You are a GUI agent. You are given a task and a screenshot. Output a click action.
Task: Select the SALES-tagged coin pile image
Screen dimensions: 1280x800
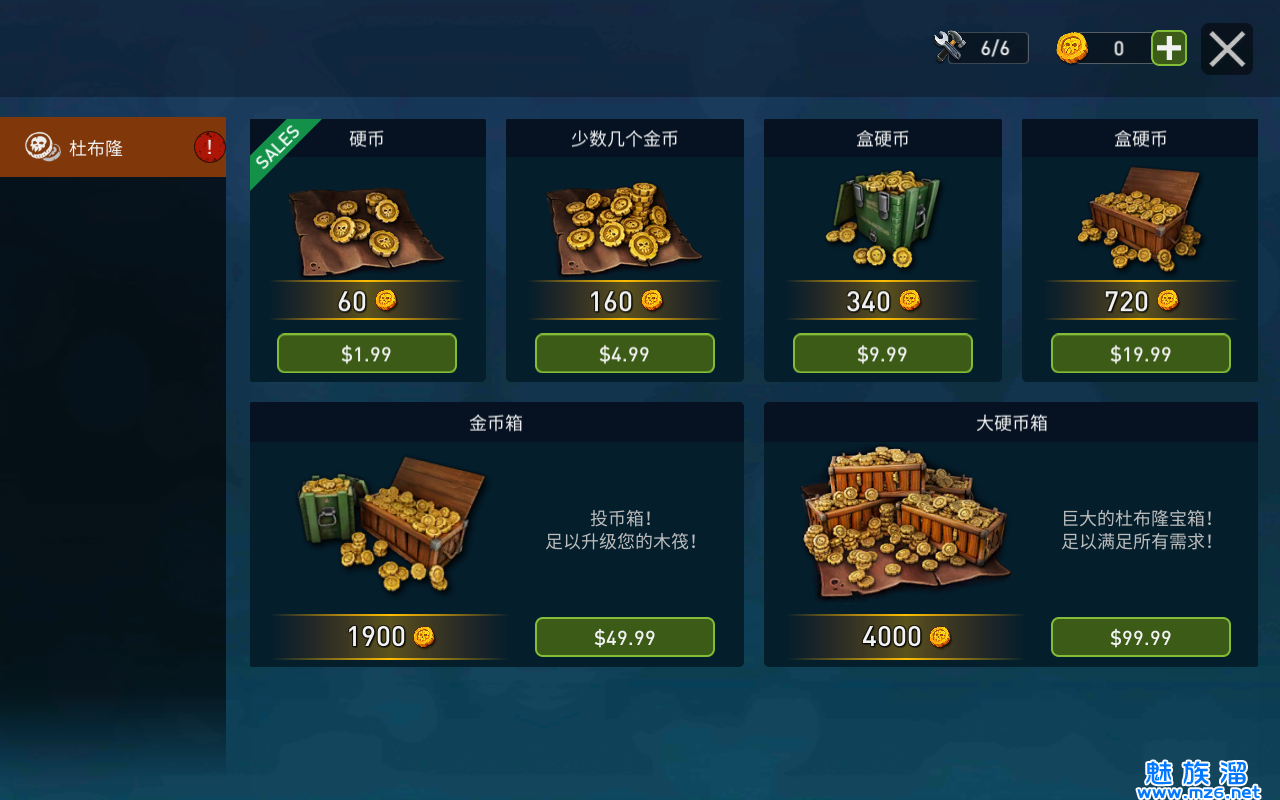tap(367, 230)
